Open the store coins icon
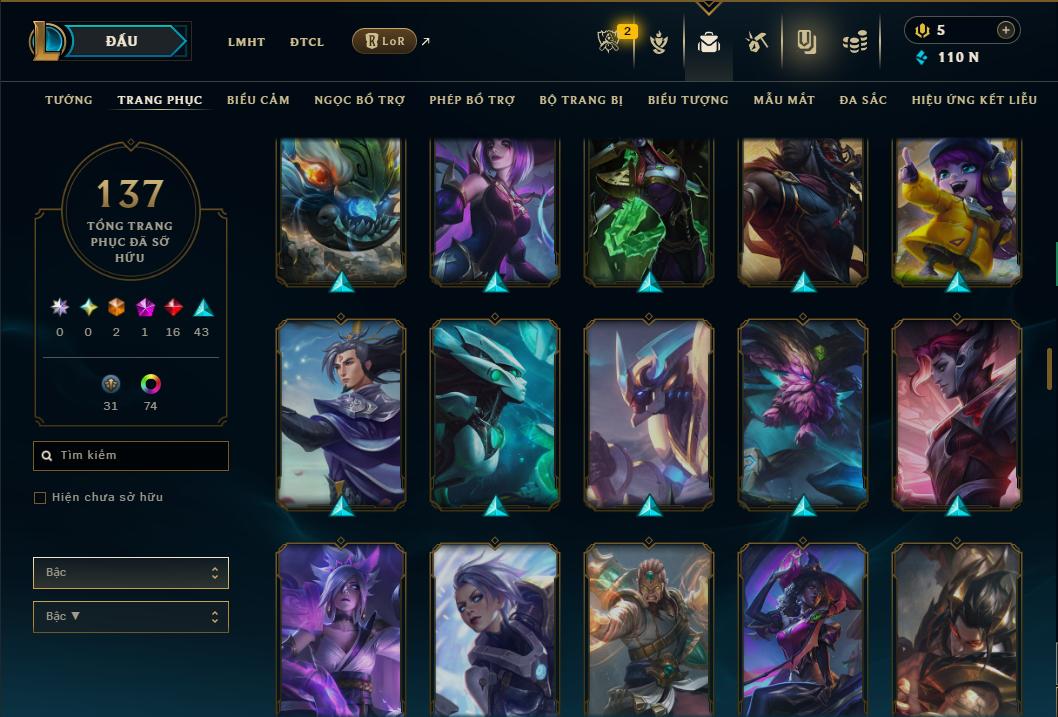Screen dimensions: 1058x717 pos(854,42)
